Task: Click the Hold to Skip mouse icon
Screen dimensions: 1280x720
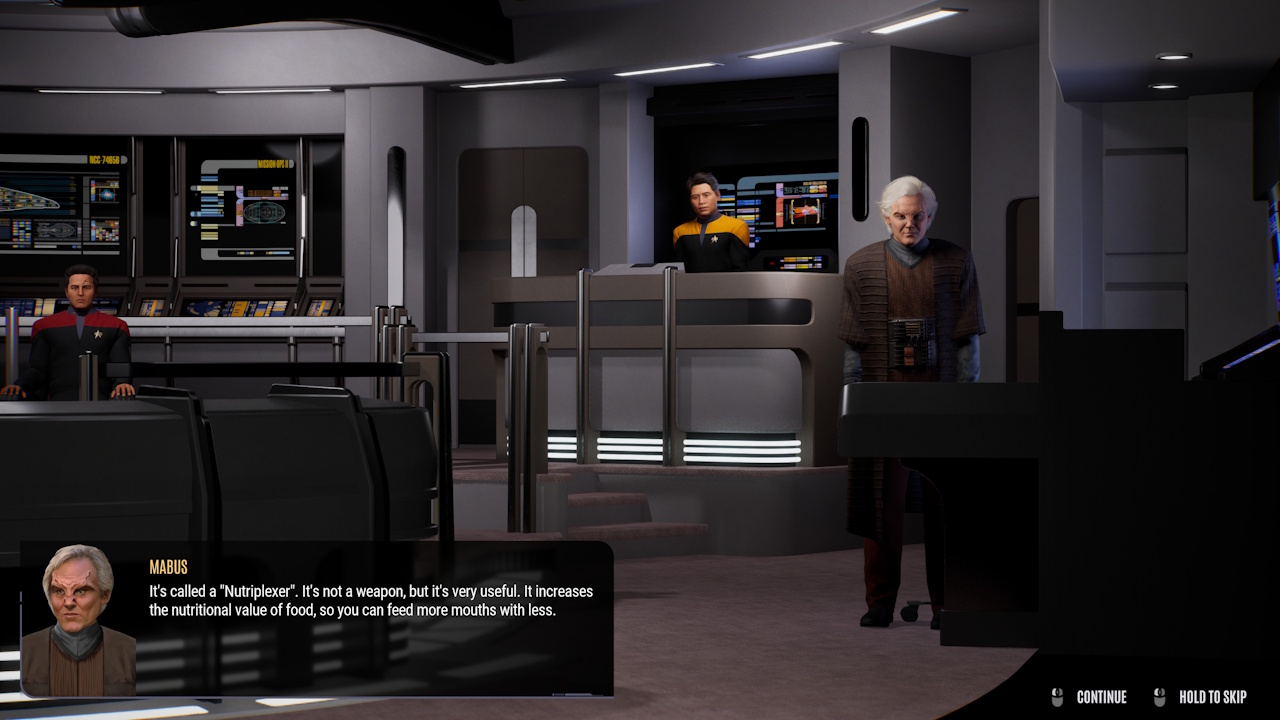Action: coord(1160,697)
